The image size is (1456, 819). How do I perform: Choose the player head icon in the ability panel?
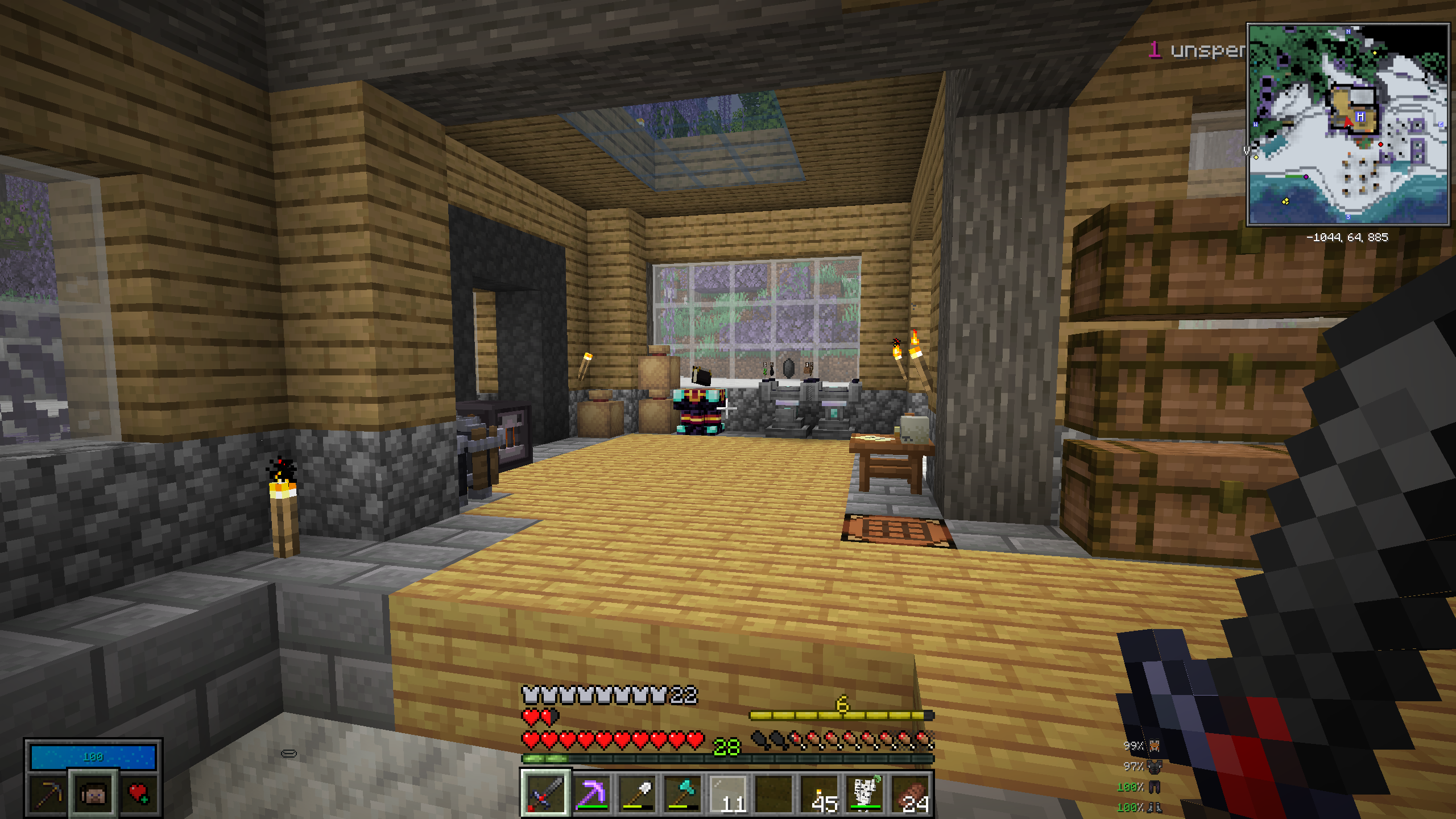93,793
